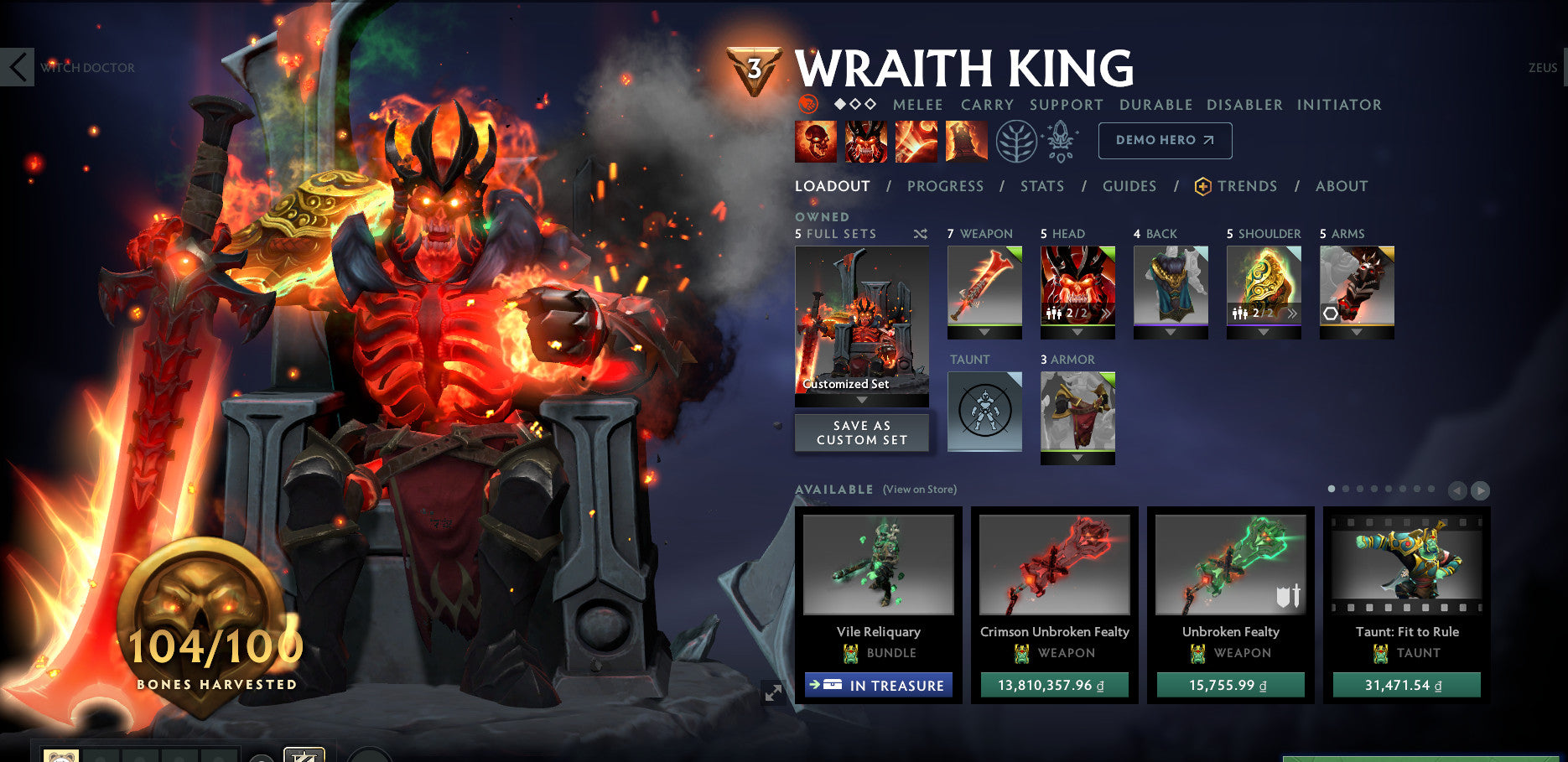Click SAVE AS CUSTOM SET

(x=862, y=433)
